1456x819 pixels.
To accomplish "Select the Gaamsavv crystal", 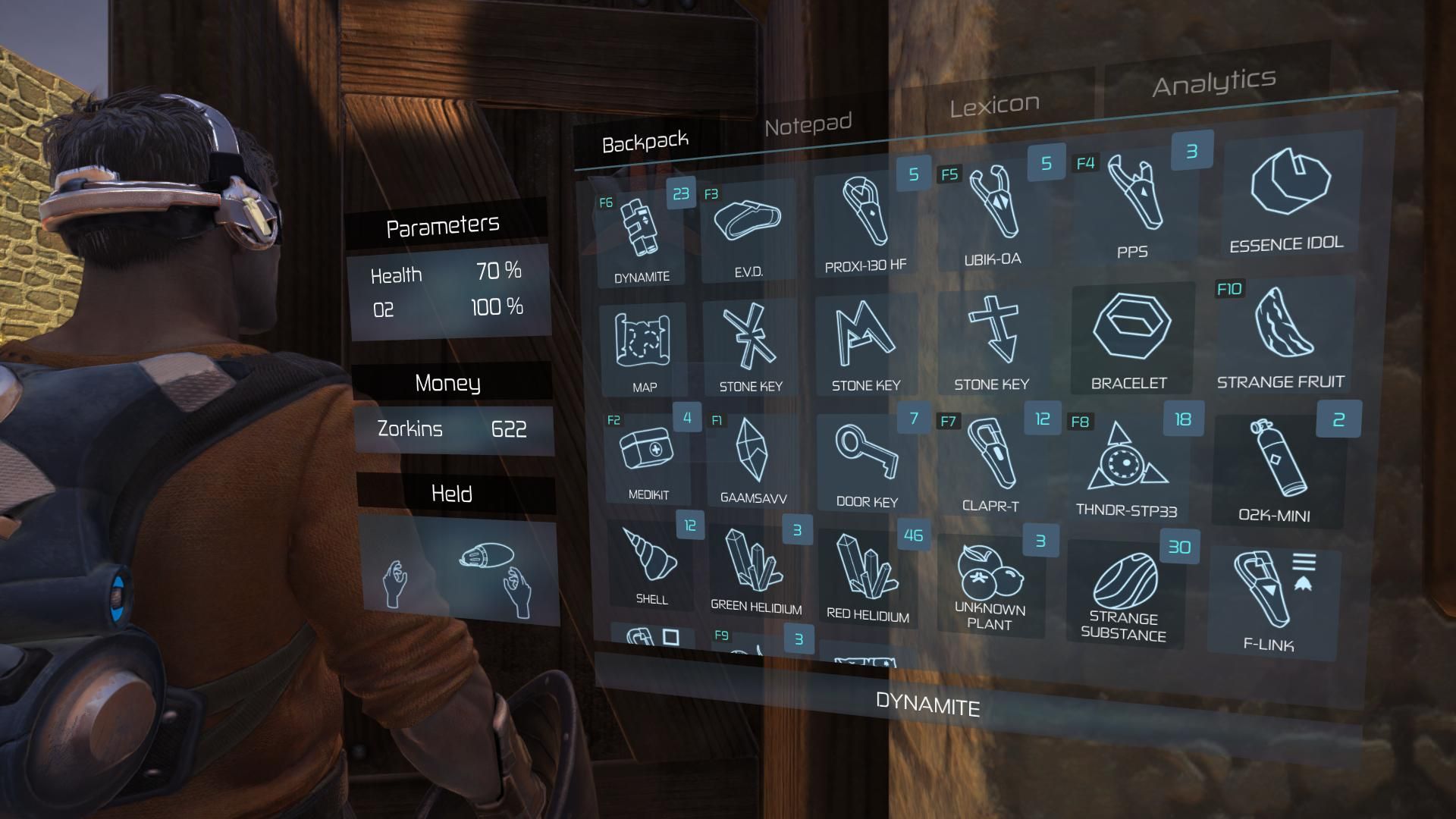I will pyautogui.click(x=753, y=459).
